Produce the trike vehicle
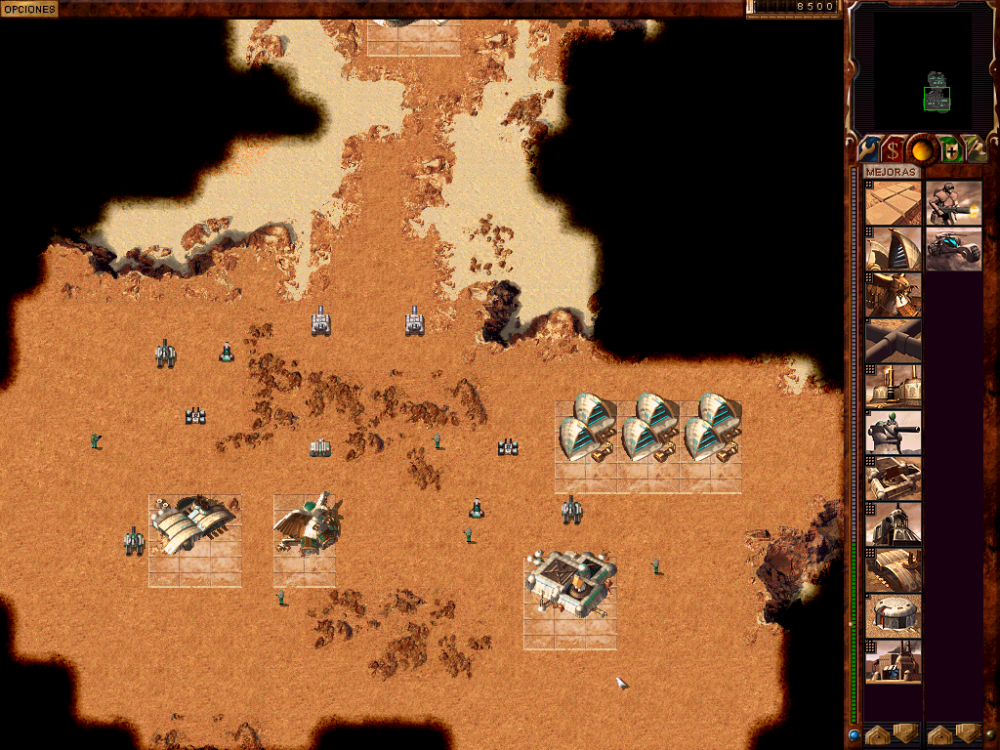Screen dimensions: 1000x750 click(953, 249)
